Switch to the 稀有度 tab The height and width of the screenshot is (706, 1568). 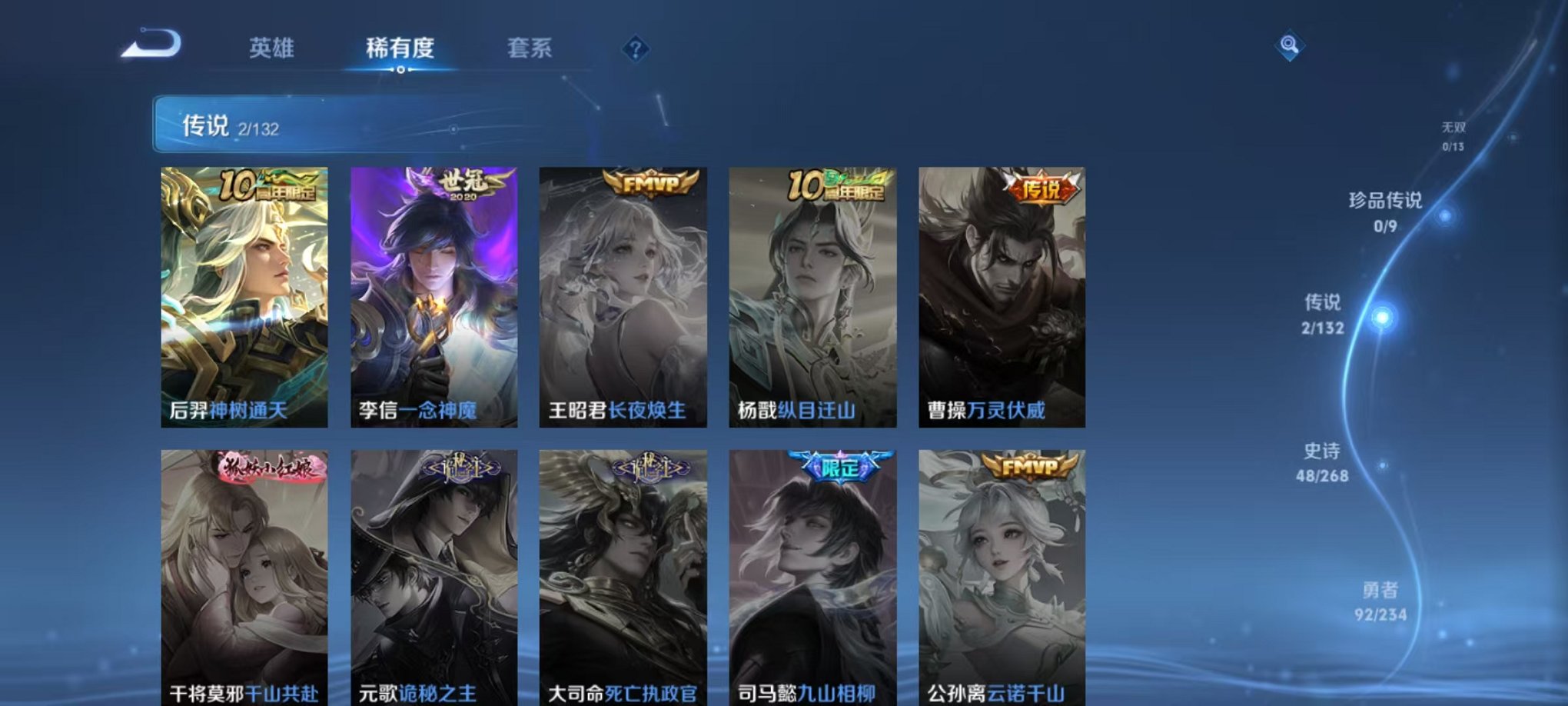pos(400,48)
